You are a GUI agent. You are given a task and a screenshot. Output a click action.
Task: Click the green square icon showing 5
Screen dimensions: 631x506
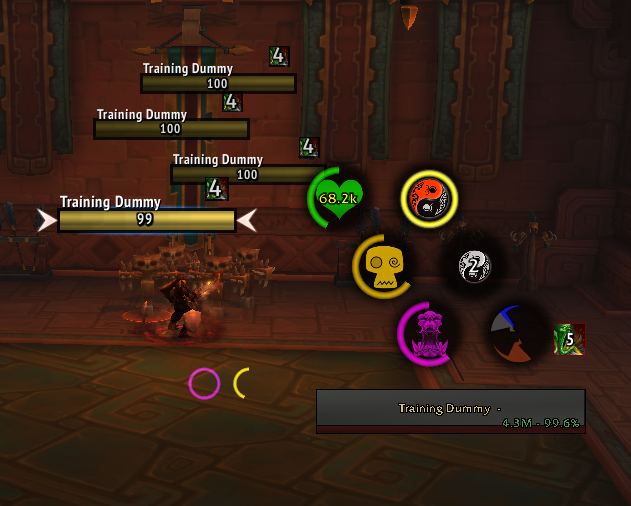[569, 338]
